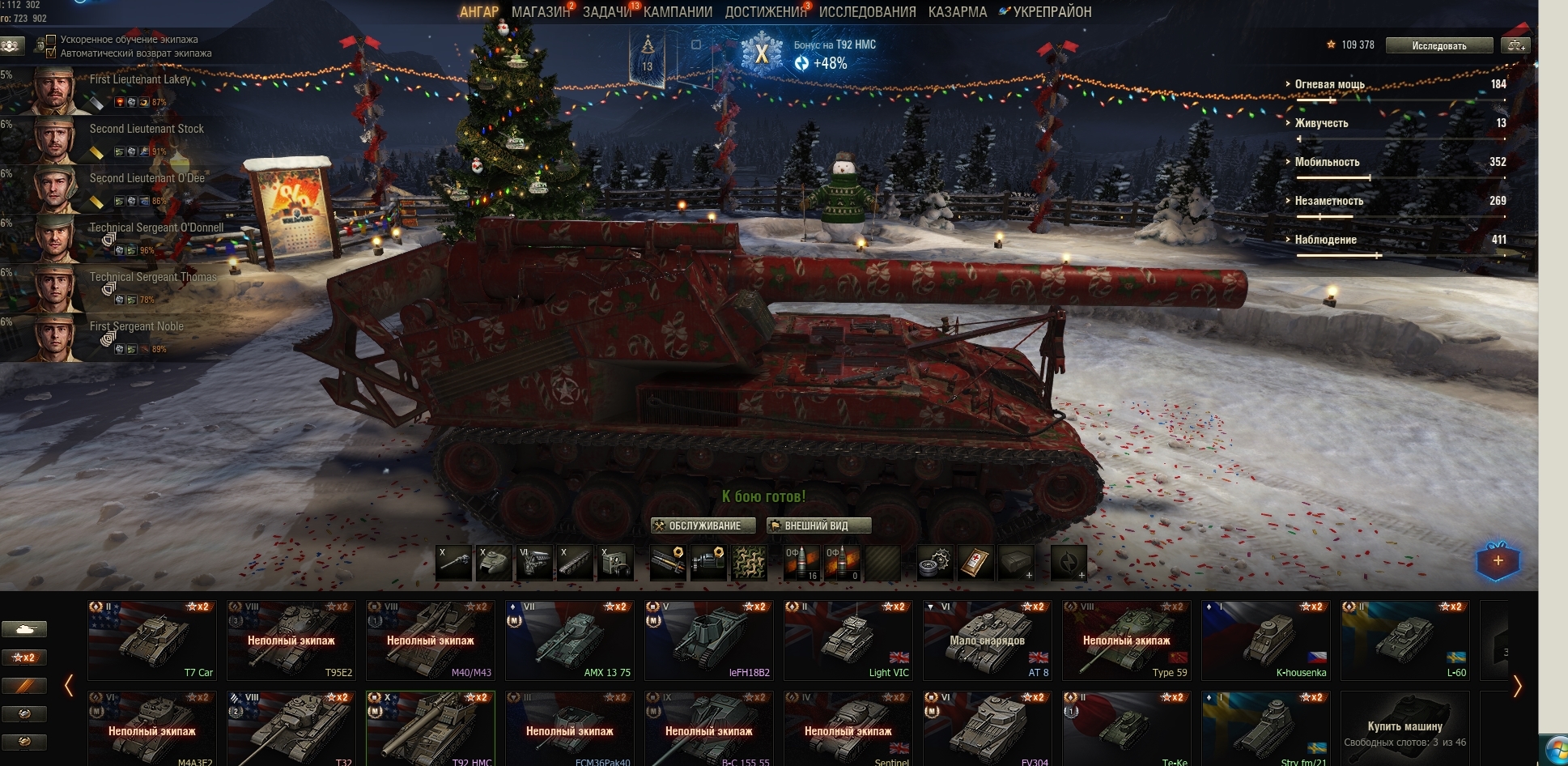
Task: Click the Исследовать research button
Action: pos(1438,45)
